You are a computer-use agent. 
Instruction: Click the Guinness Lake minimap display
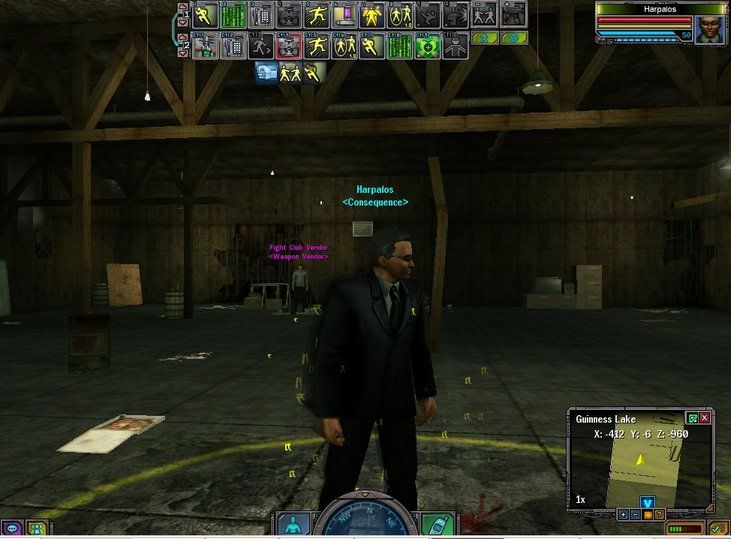640,466
